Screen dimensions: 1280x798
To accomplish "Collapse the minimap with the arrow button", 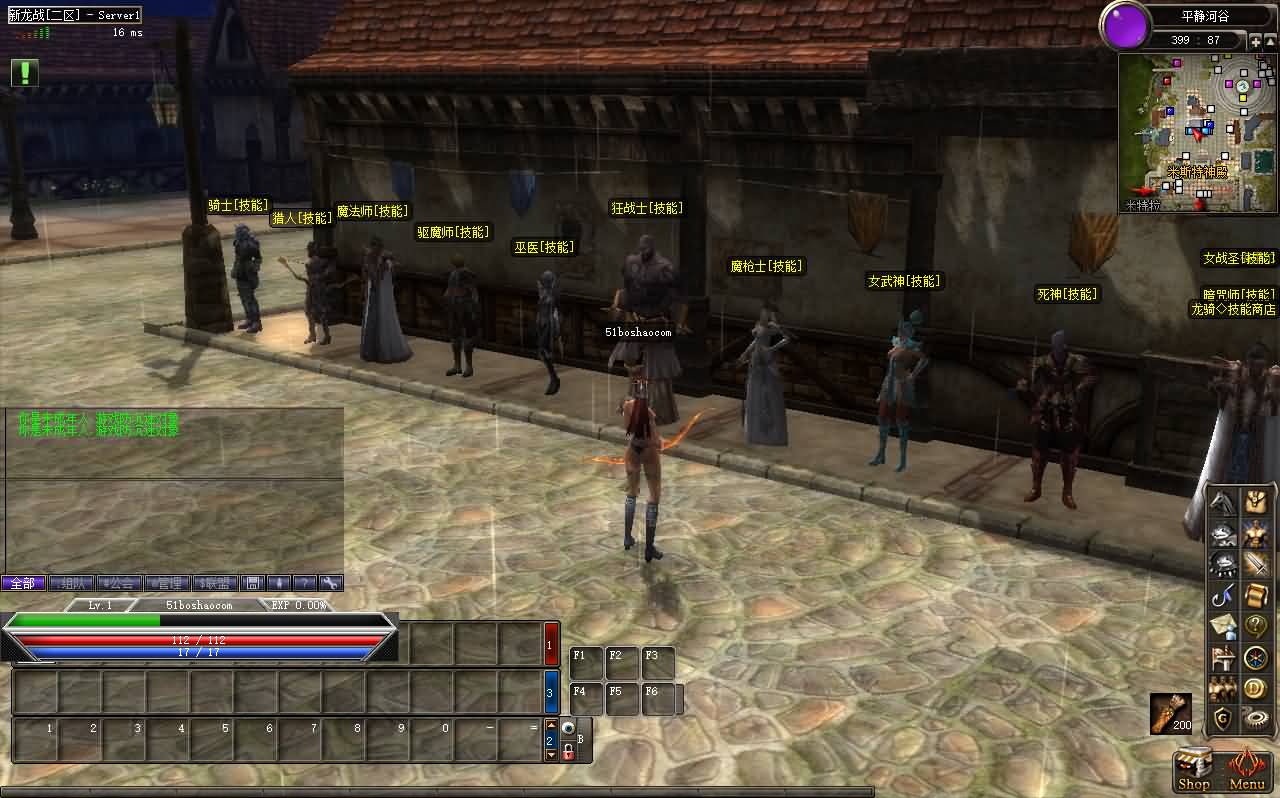I will tap(1270, 42).
